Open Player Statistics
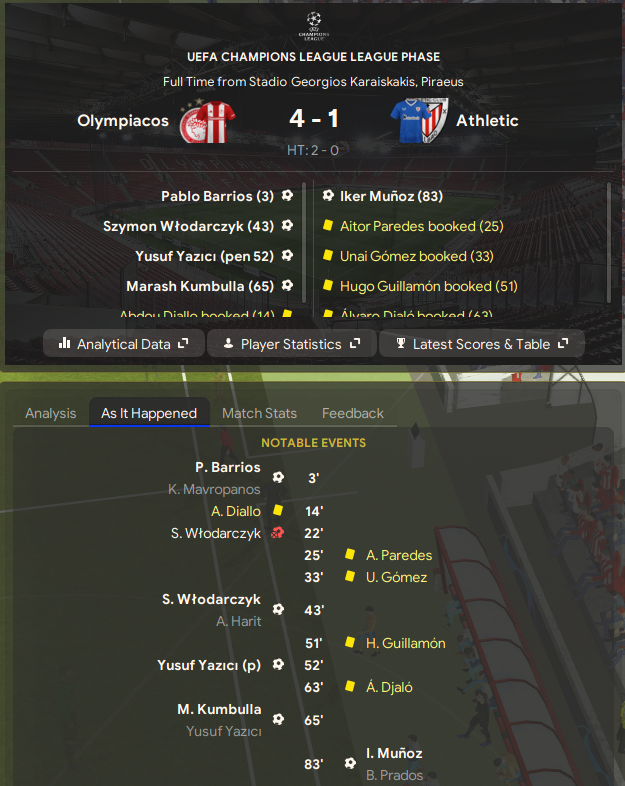The height and width of the screenshot is (786, 625). click(x=291, y=344)
